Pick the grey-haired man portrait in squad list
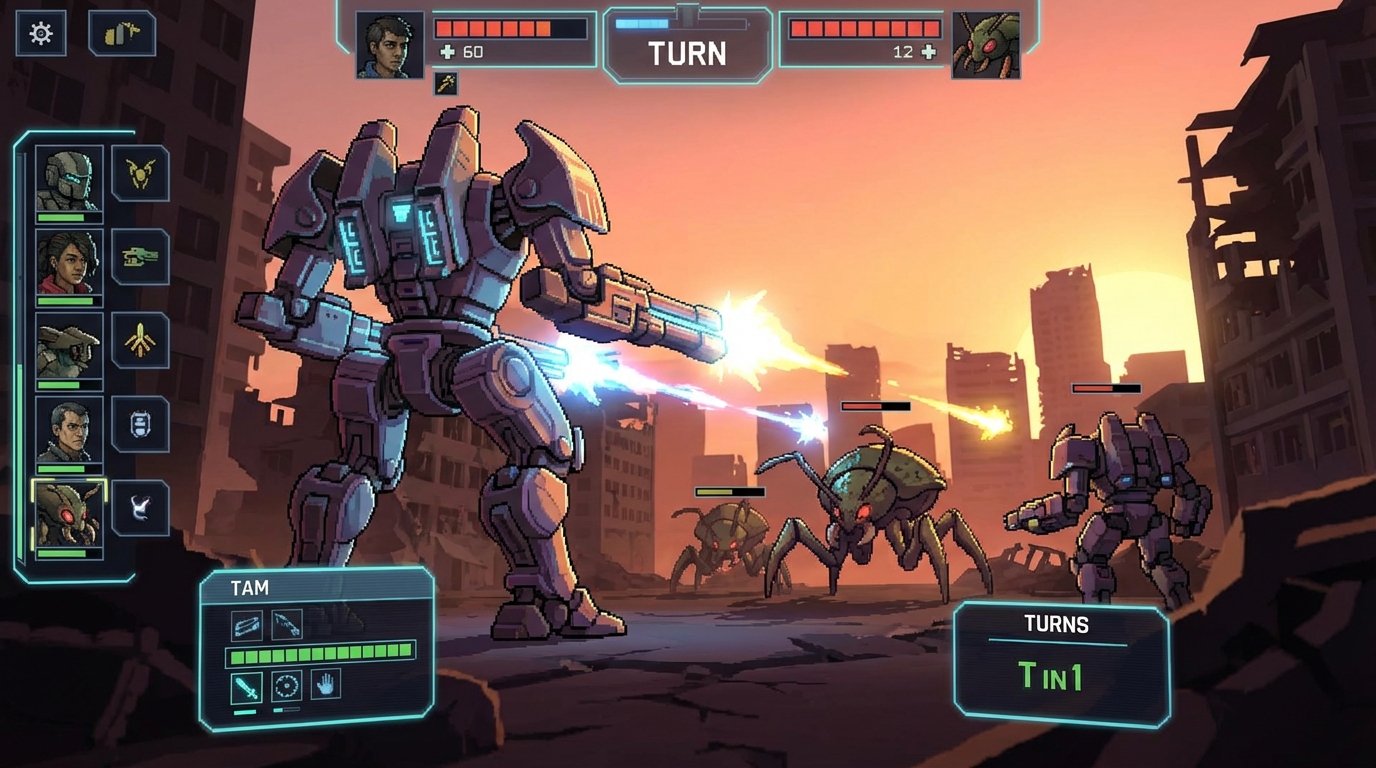The image size is (1376, 768). coord(69,430)
